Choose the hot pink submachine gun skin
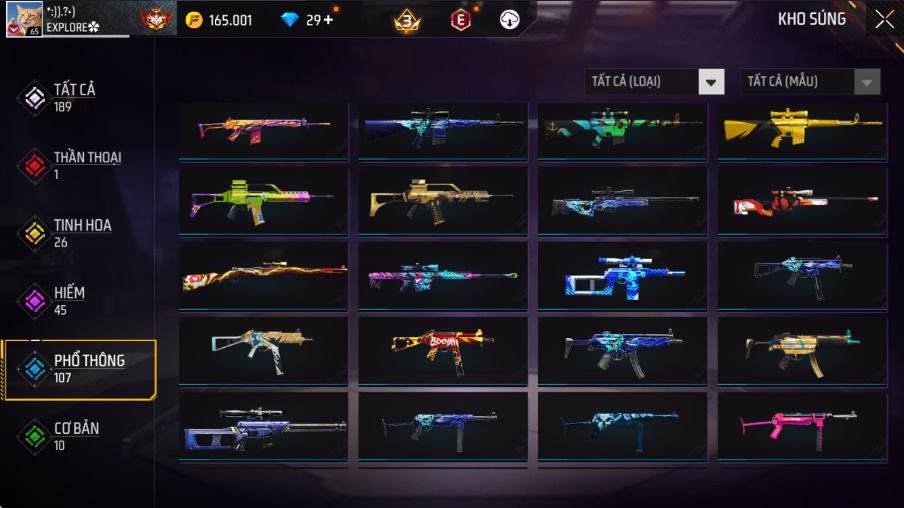 click(x=802, y=423)
